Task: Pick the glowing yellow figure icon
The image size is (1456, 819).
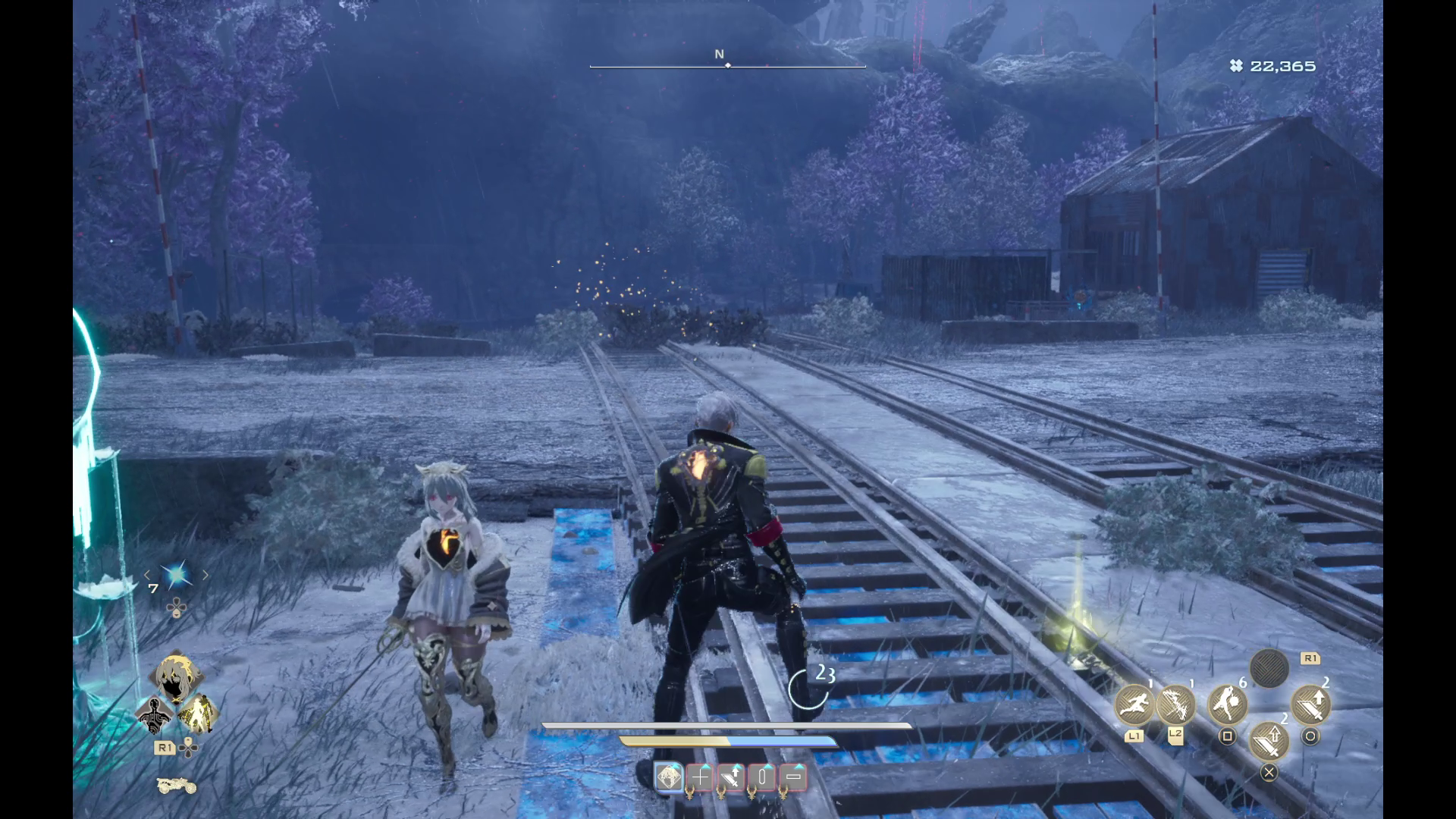Action: (198, 714)
